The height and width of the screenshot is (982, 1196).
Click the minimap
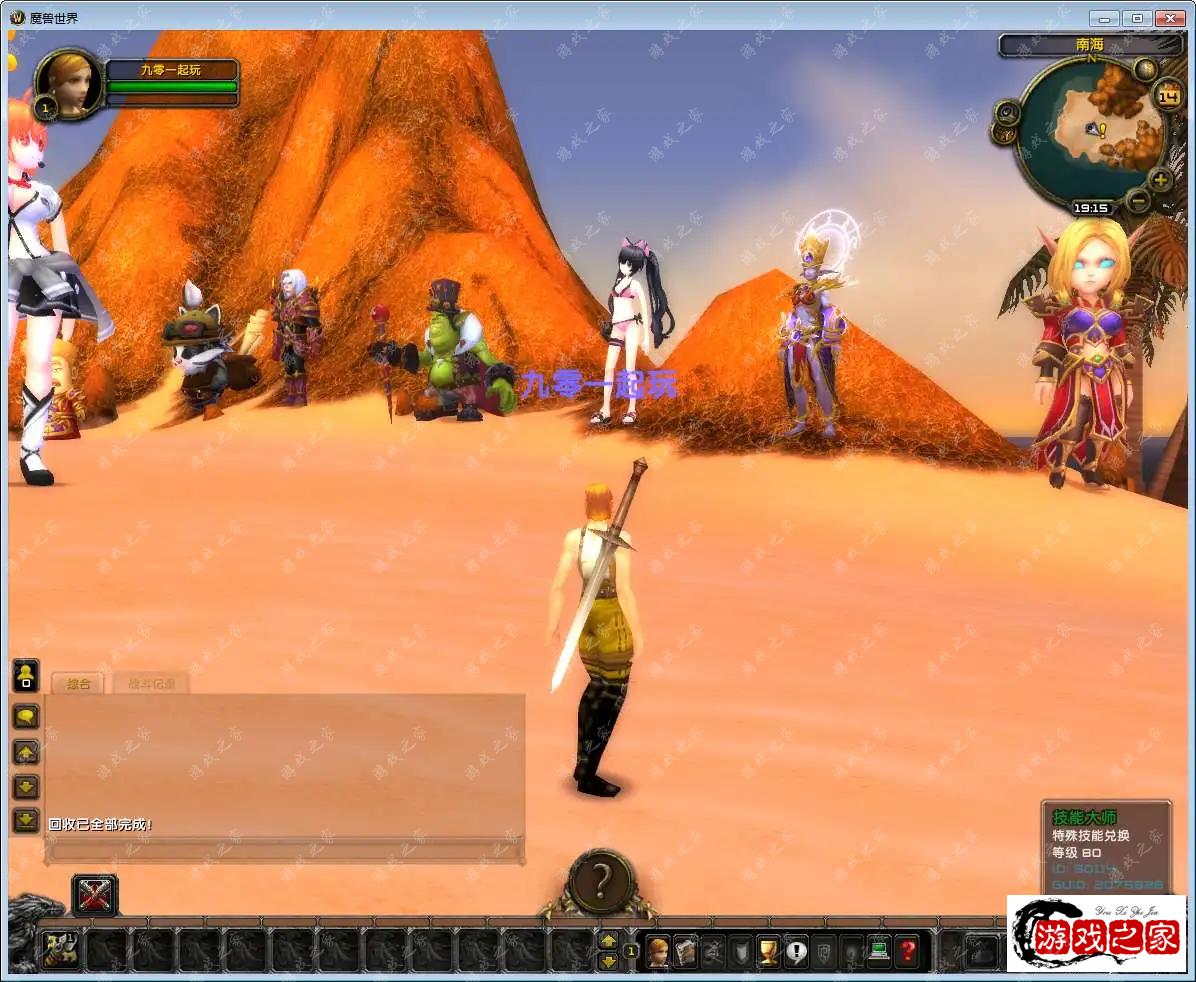coord(1090,130)
